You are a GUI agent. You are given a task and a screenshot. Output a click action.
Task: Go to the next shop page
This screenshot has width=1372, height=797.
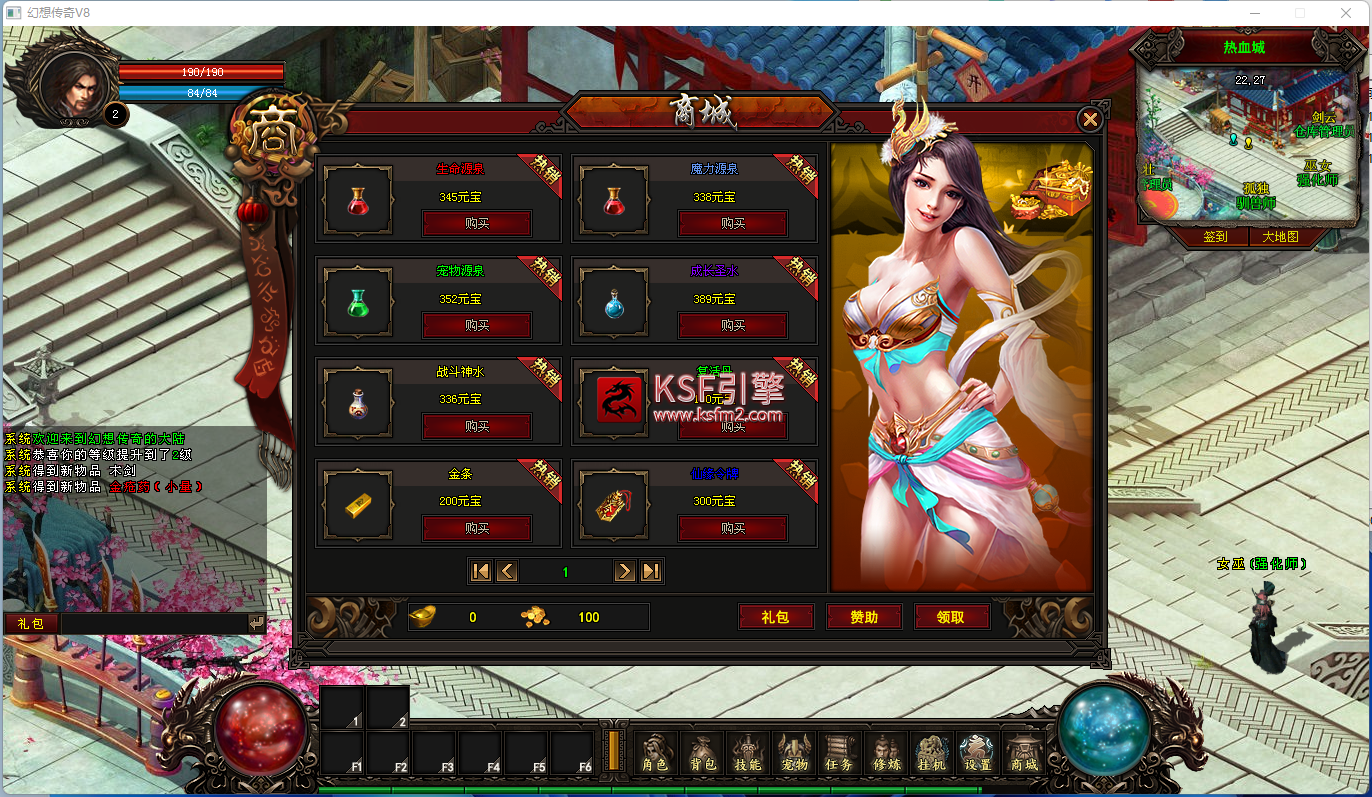(625, 571)
